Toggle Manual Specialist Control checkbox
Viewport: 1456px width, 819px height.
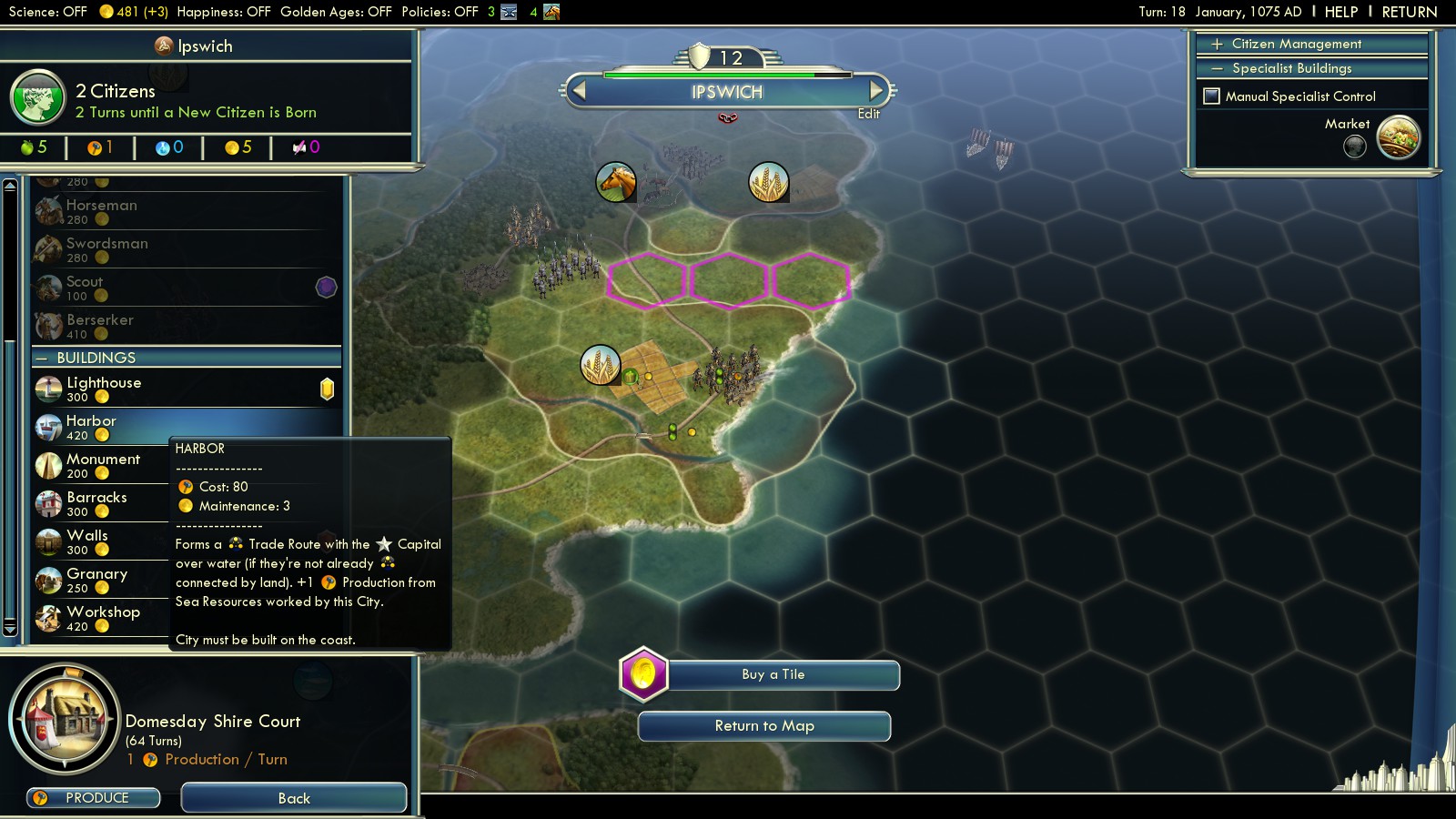click(x=1212, y=96)
